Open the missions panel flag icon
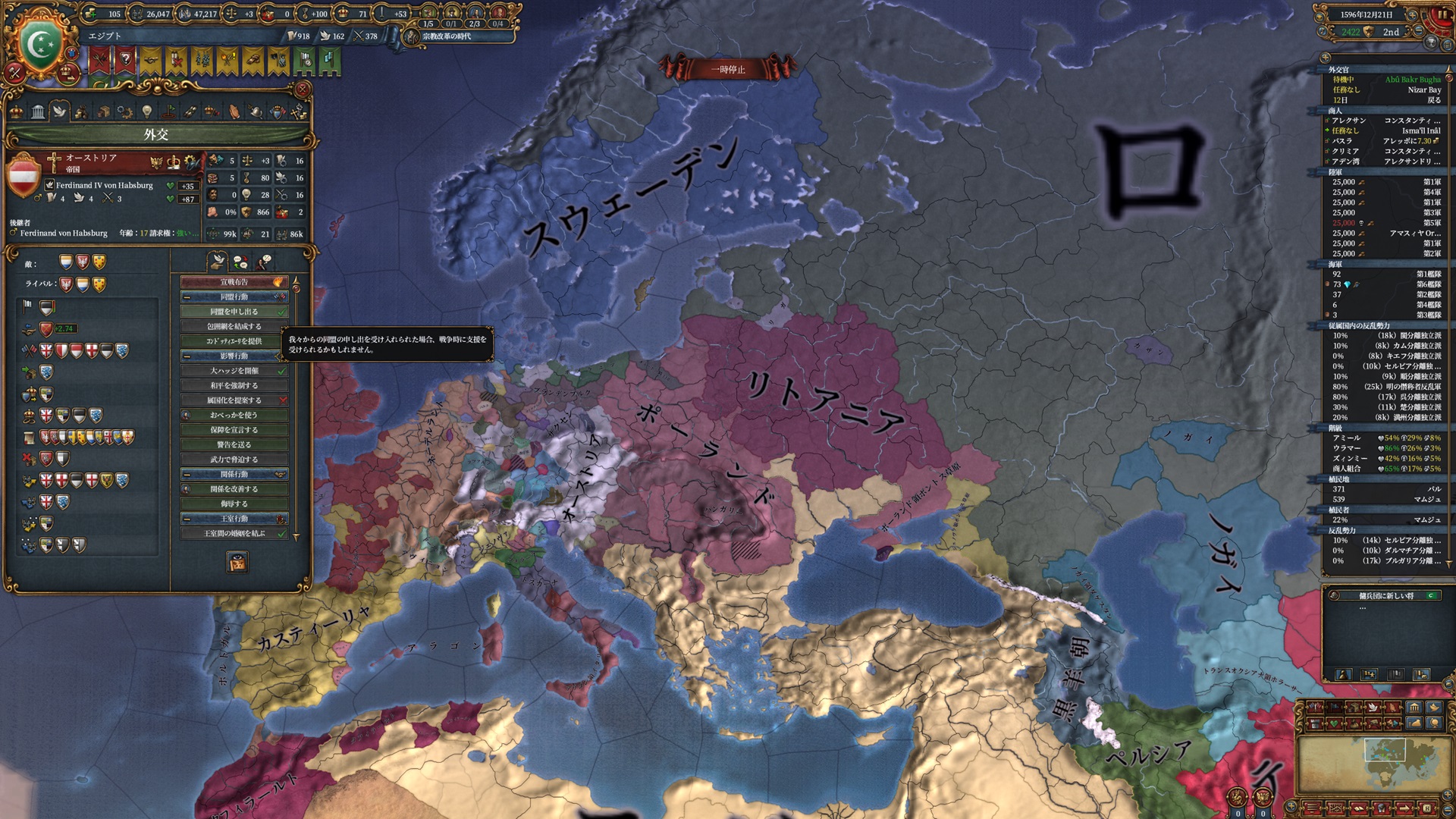Screen dimensions: 1456x819 coord(168,111)
